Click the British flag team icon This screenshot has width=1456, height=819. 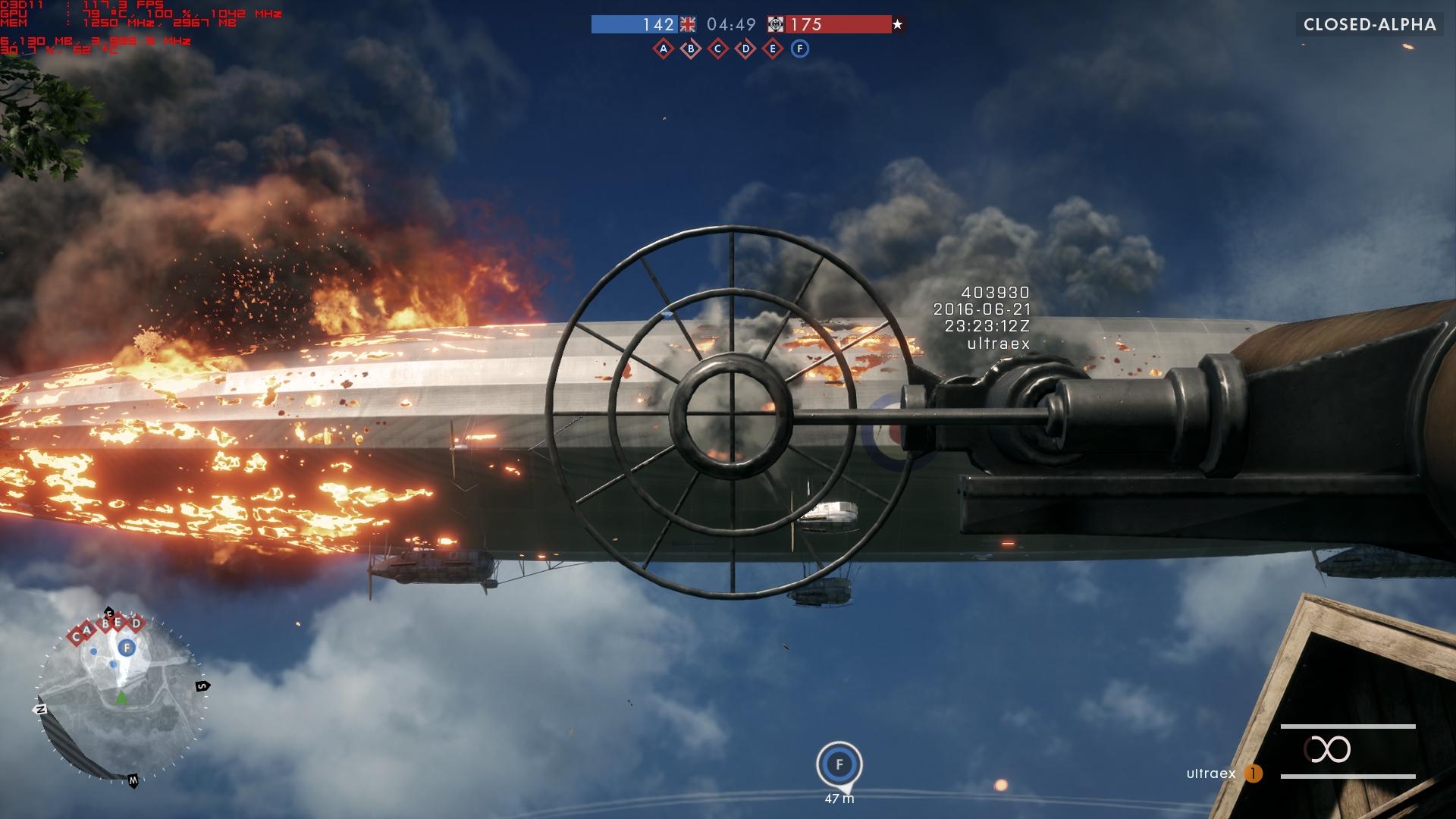tap(688, 24)
